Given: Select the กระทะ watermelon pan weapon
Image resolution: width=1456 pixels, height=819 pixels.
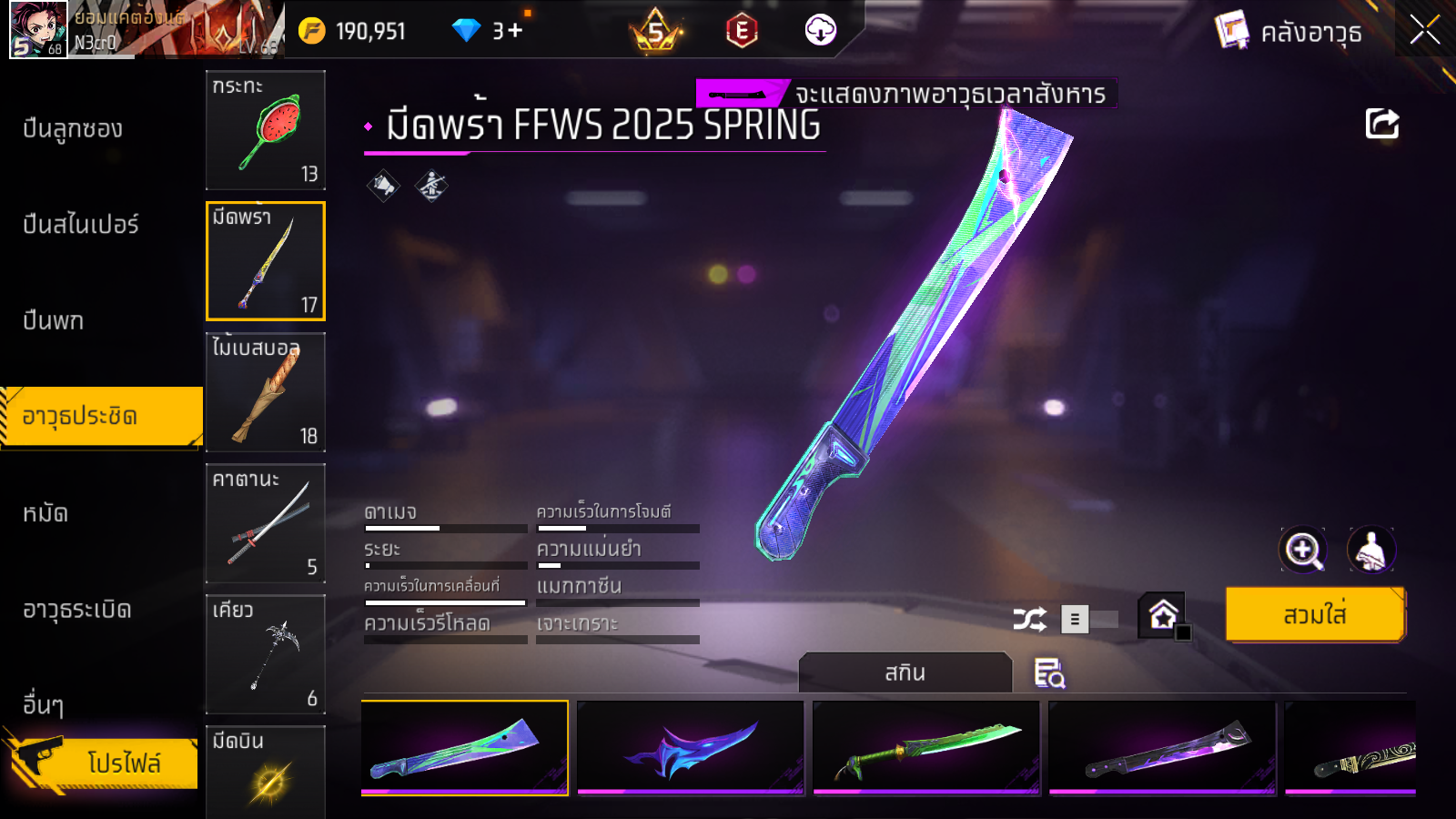Looking at the screenshot, I should click(265, 130).
